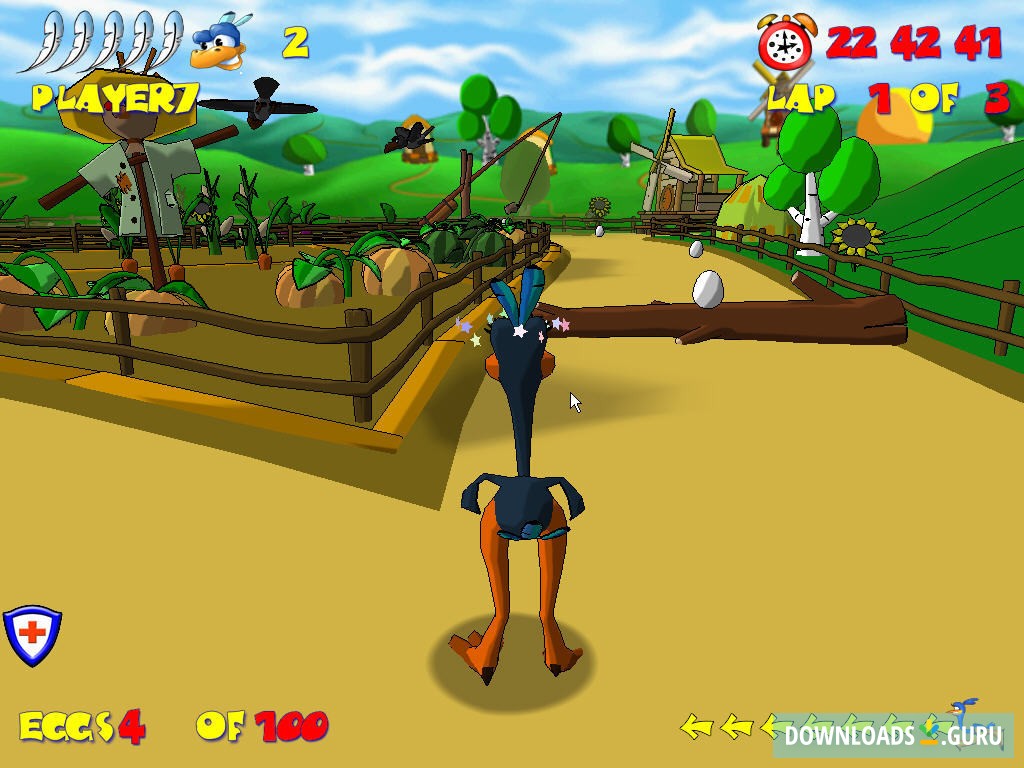This screenshot has height=768, width=1024.
Task: Select the blue duck racer icon
Action: (x=219, y=44)
